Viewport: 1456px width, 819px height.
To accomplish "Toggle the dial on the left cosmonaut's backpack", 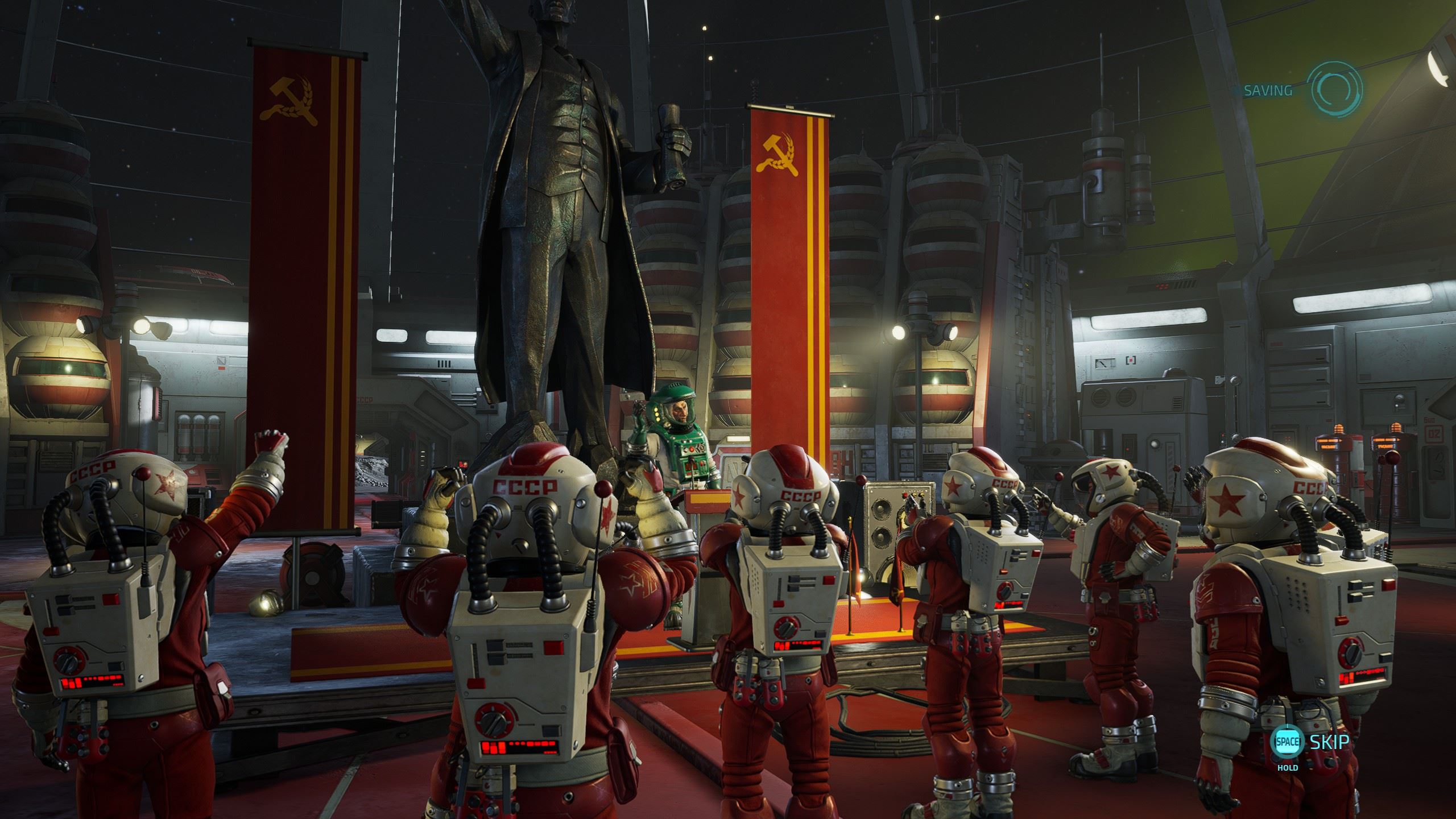I will (x=68, y=660).
